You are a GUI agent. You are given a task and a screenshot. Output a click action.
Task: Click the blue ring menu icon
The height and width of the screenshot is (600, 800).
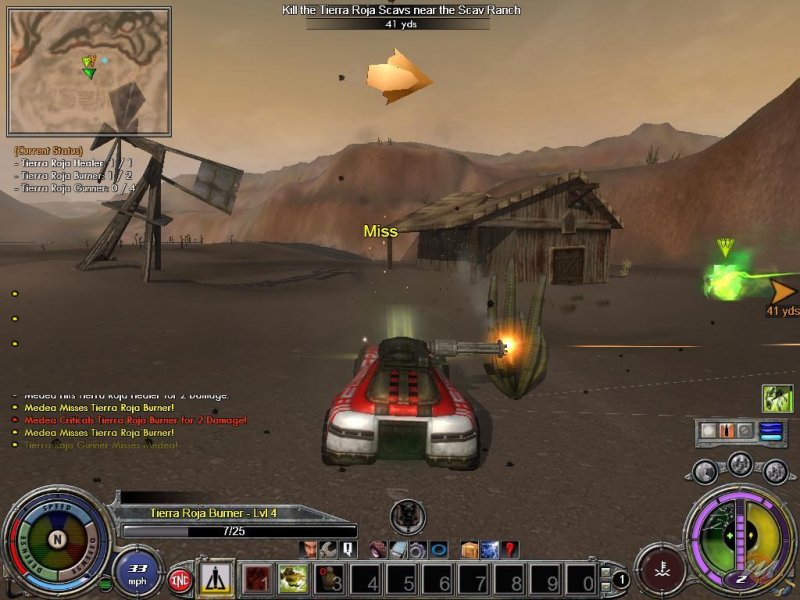tap(437, 549)
